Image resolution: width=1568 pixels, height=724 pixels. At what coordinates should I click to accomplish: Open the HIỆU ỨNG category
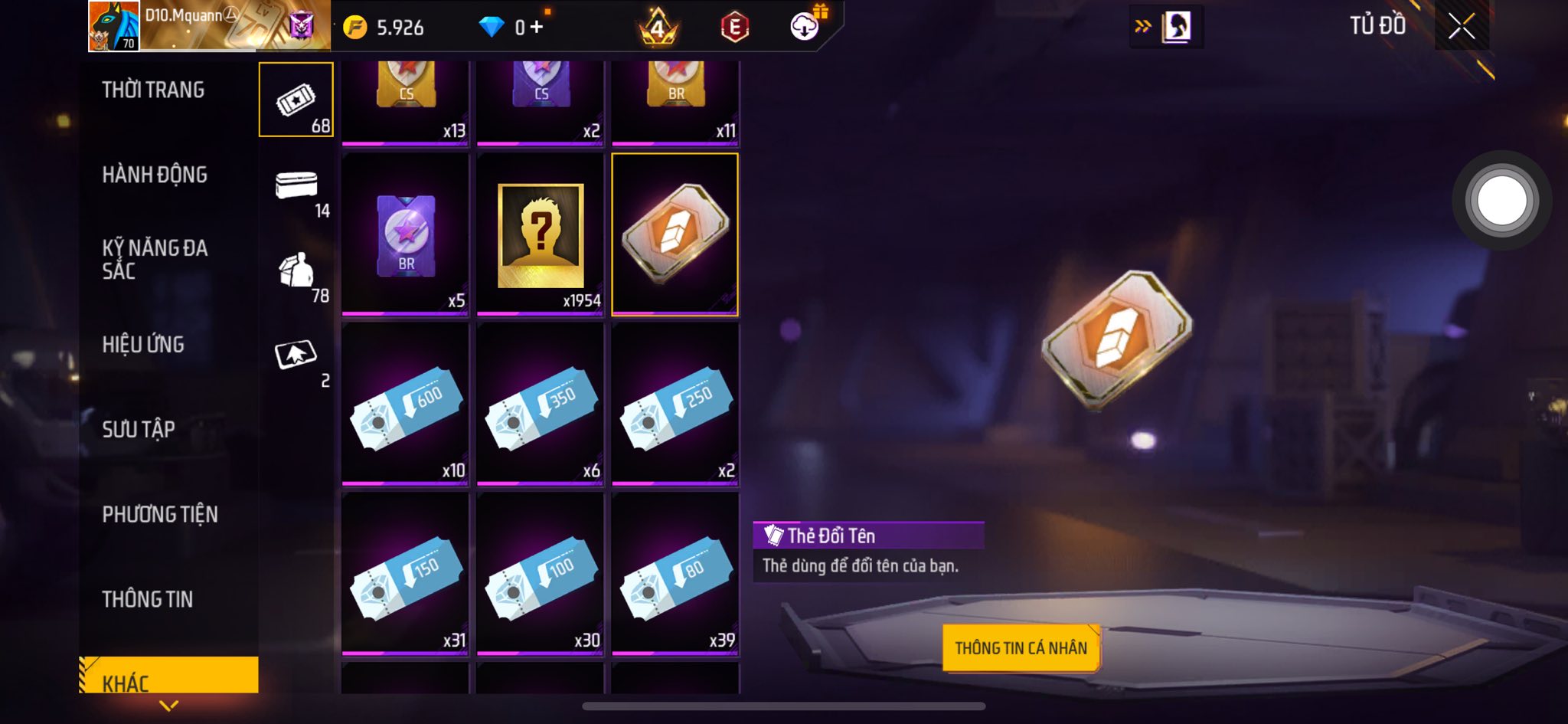tap(143, 345)
